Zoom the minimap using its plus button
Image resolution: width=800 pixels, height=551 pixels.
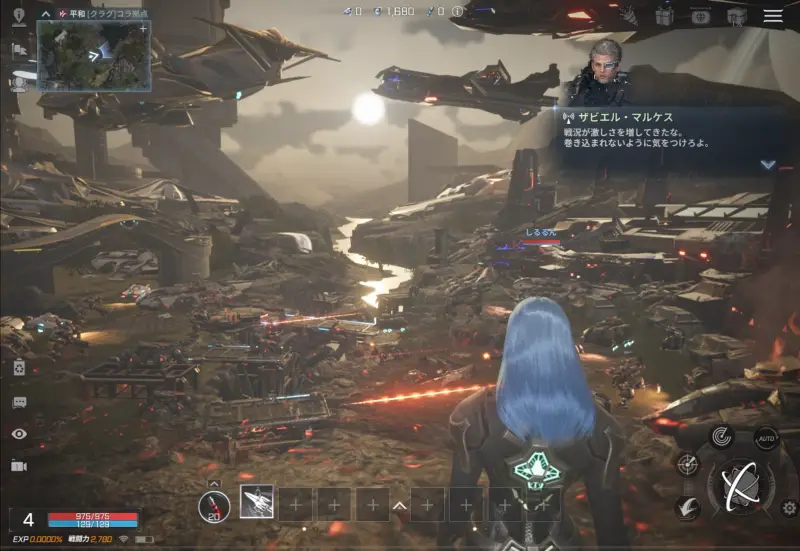tap(144, 29)
